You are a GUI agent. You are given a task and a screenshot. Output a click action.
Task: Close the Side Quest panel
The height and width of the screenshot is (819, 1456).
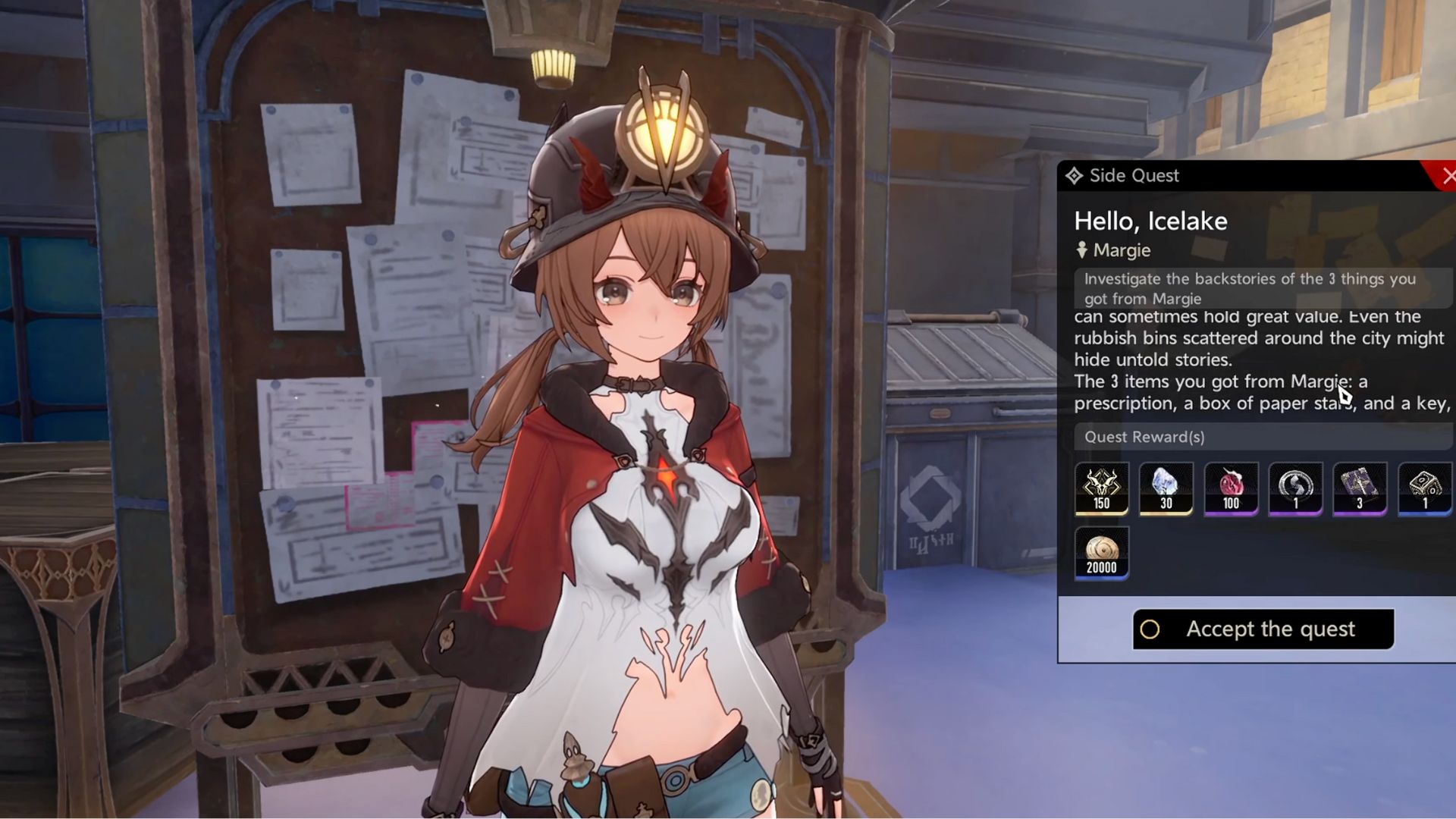tap(1450, 175)
